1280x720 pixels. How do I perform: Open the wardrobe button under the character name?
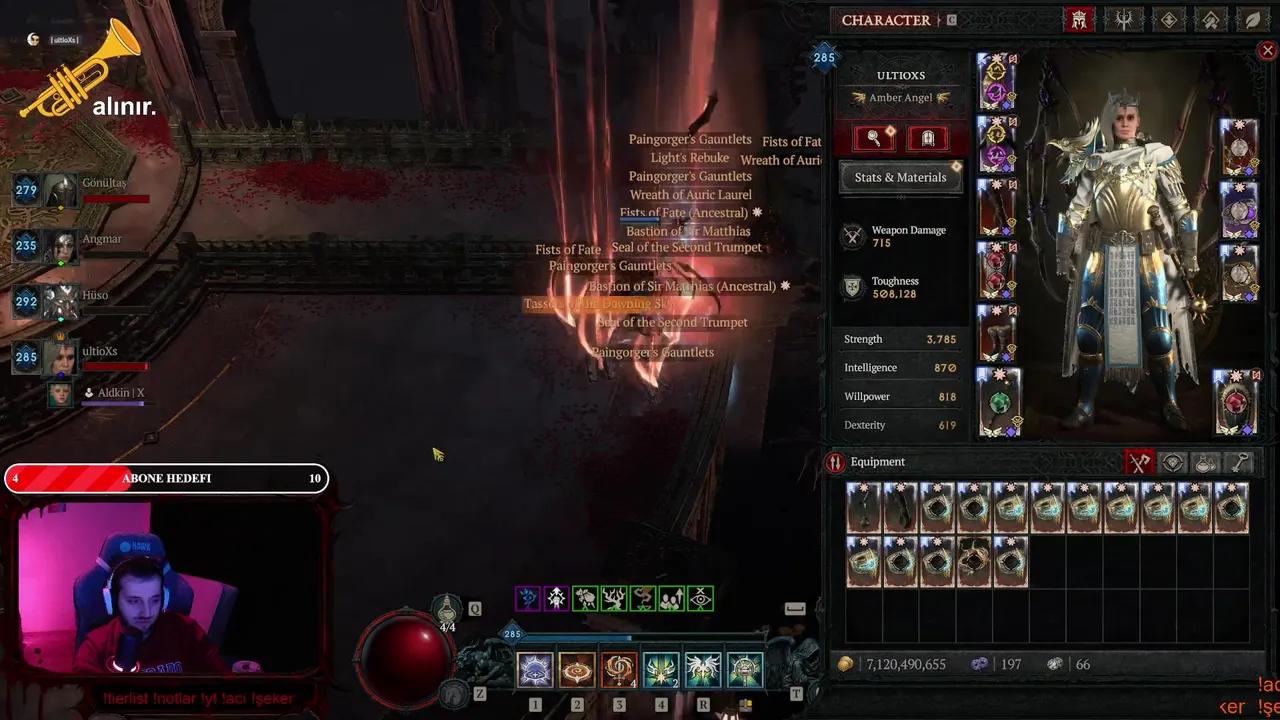927,138
